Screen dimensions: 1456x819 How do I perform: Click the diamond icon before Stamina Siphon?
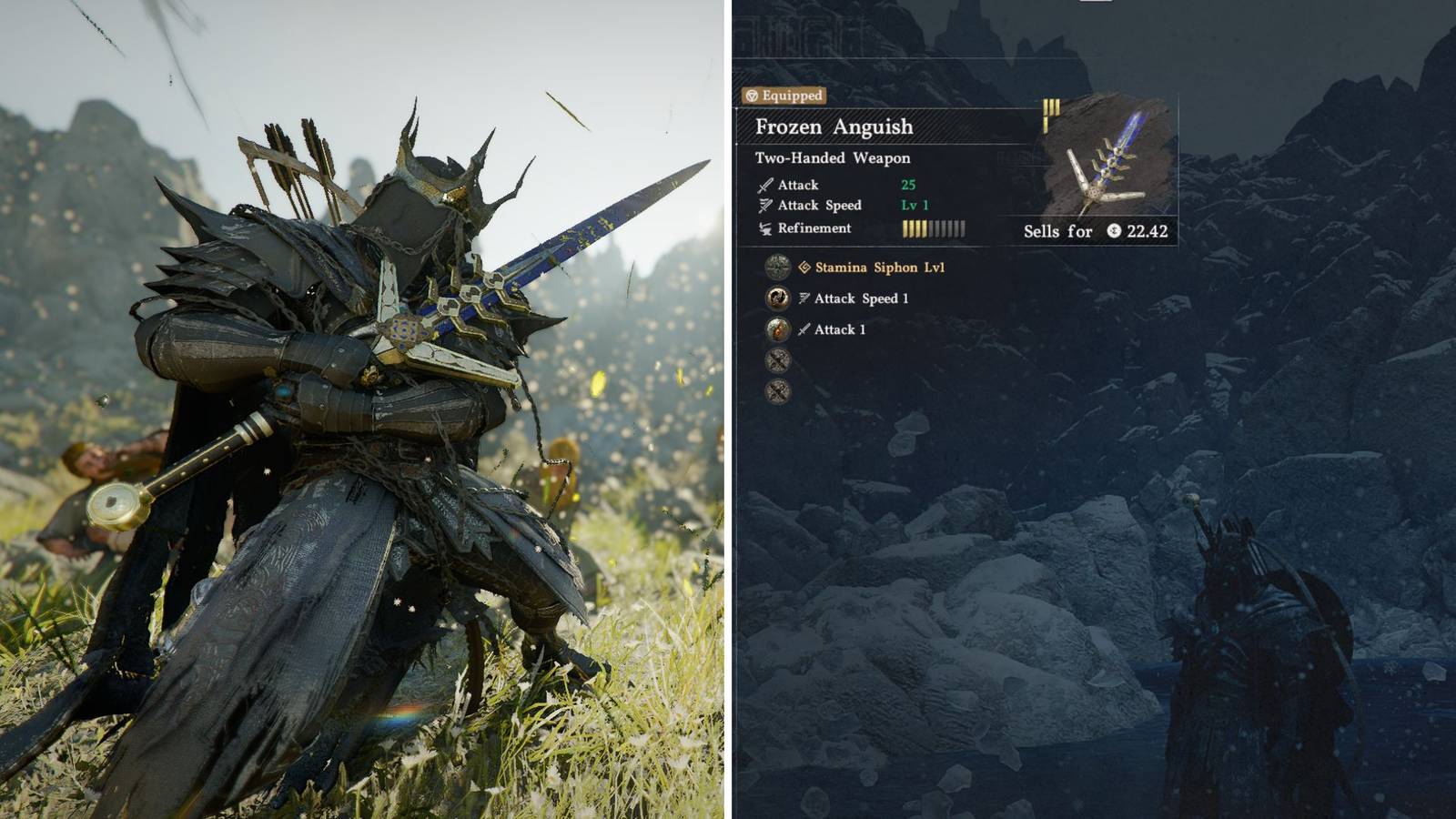tap(804, 268)
